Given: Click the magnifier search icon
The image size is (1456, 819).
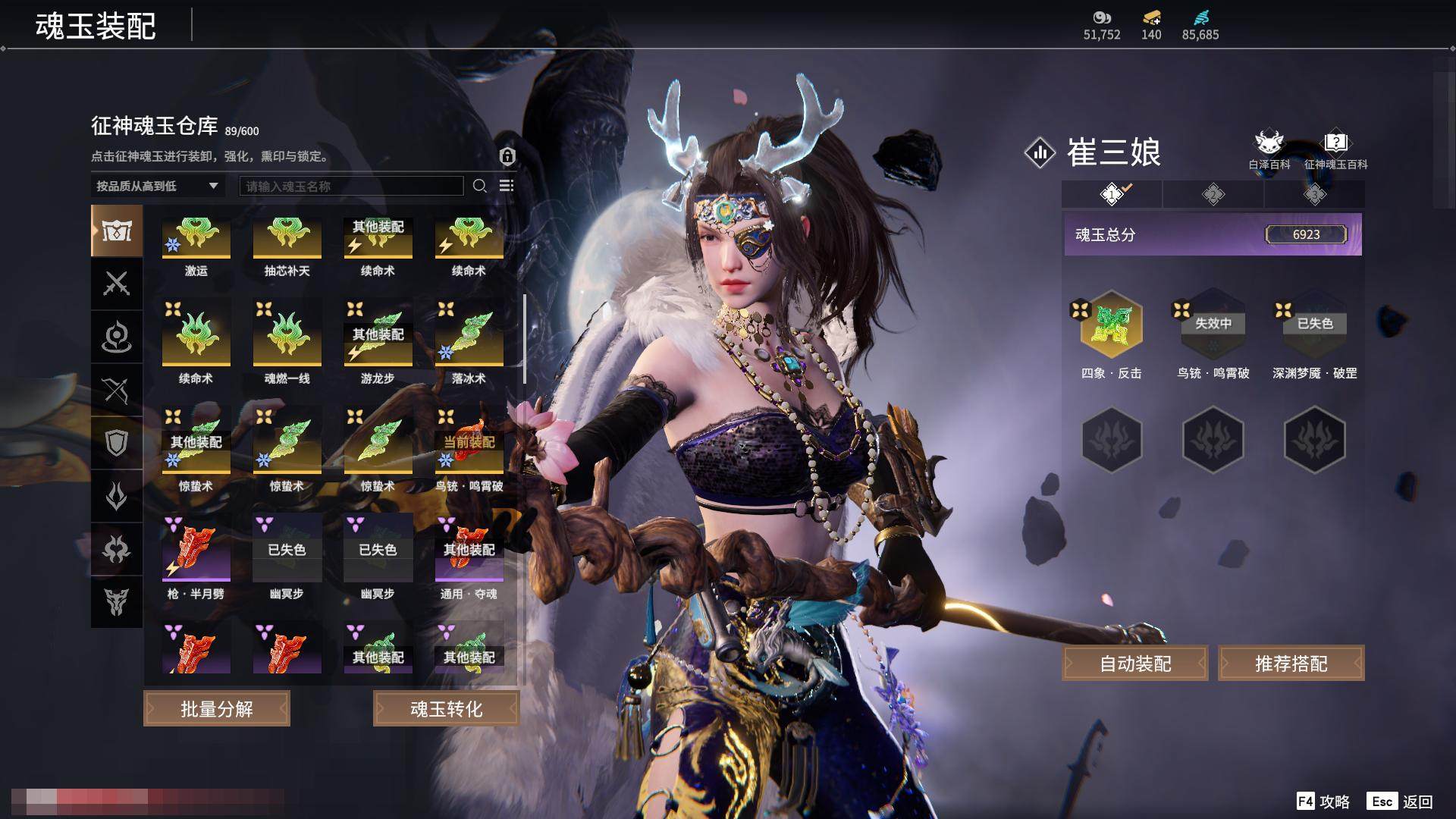Looking at the screenshot, I should point(479,186).
